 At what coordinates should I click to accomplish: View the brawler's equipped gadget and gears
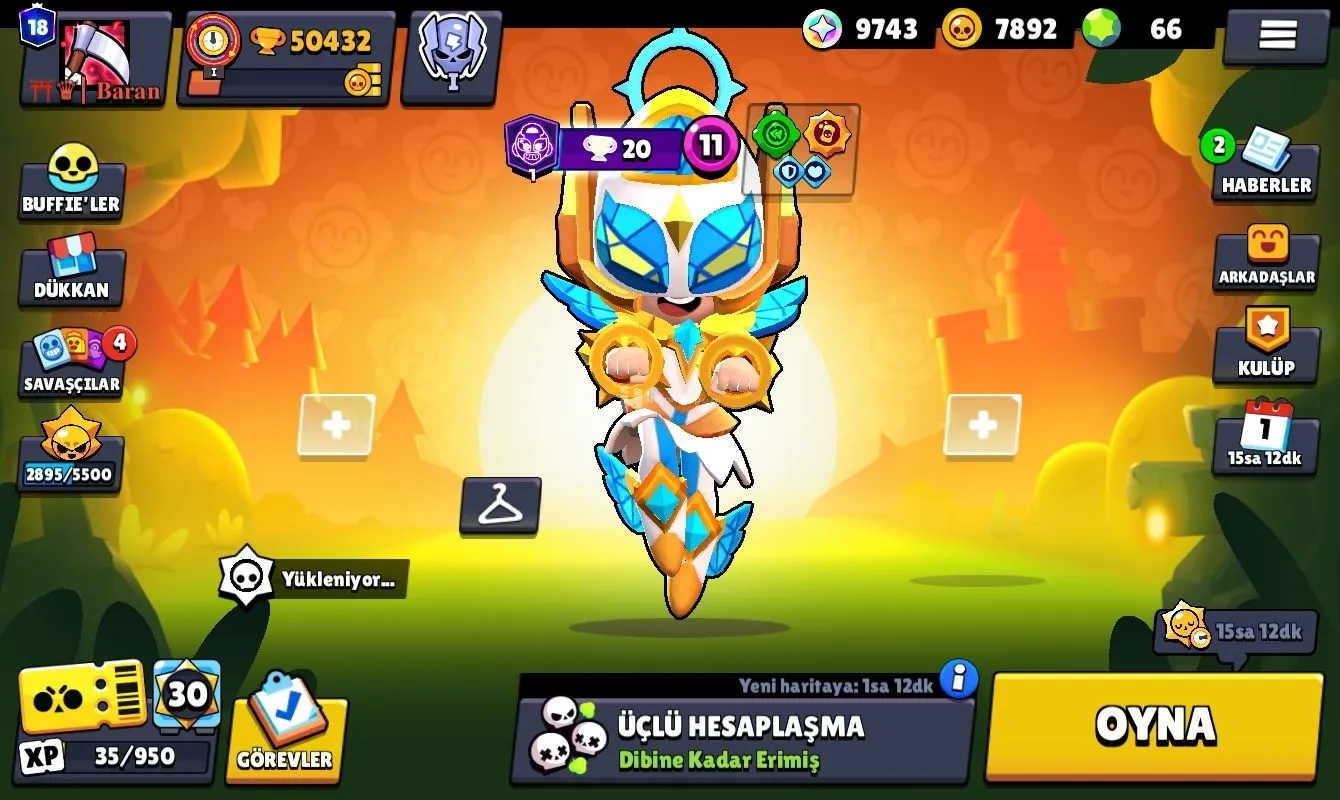(802, 150)
